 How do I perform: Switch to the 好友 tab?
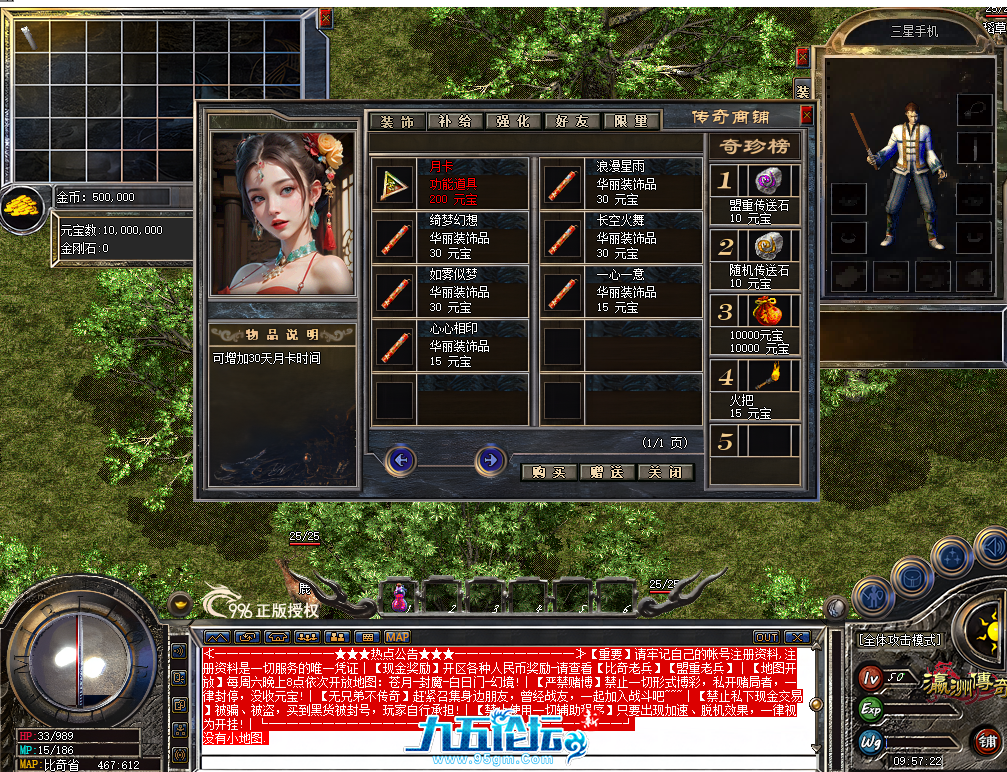click(x=572, y=121)
